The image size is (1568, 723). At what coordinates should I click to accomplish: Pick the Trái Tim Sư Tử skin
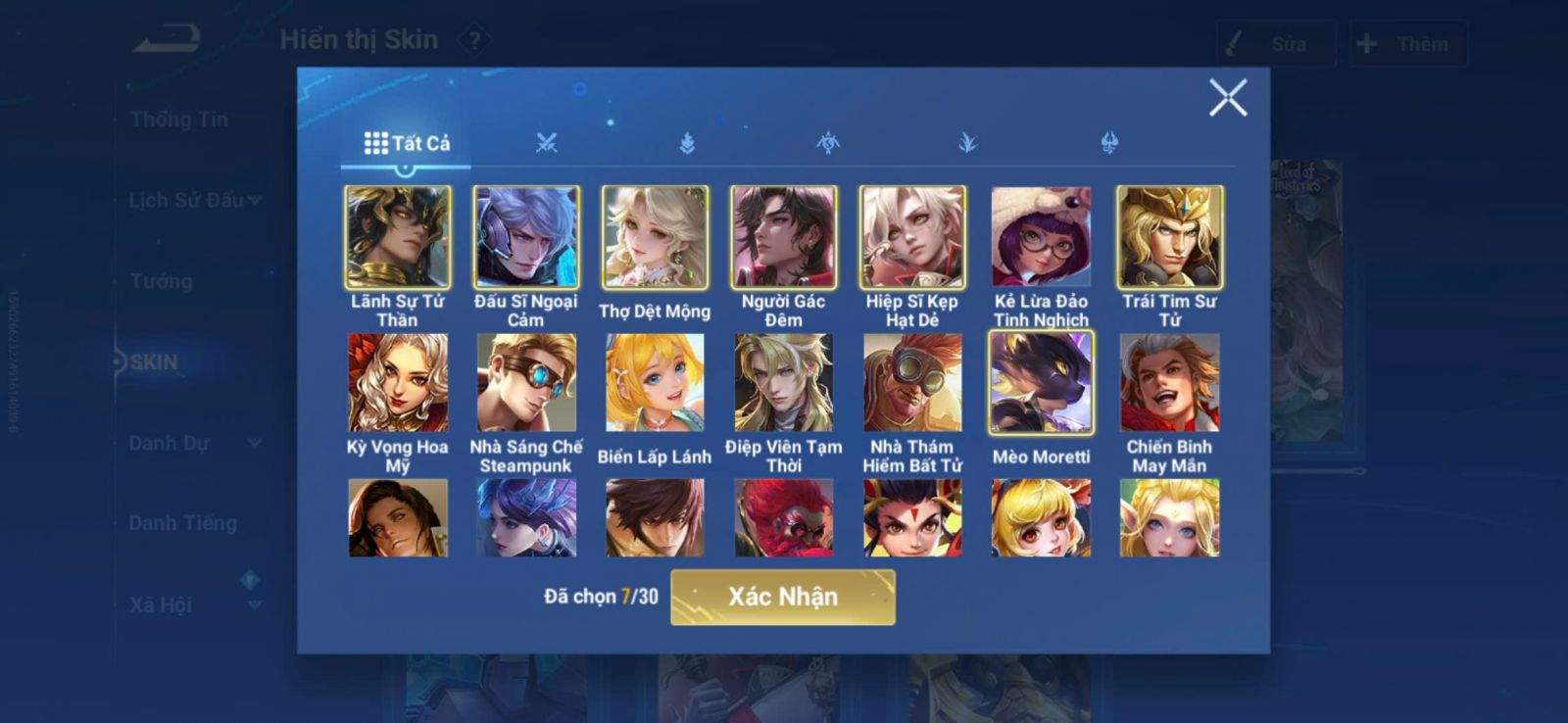tap(1169, 237)
